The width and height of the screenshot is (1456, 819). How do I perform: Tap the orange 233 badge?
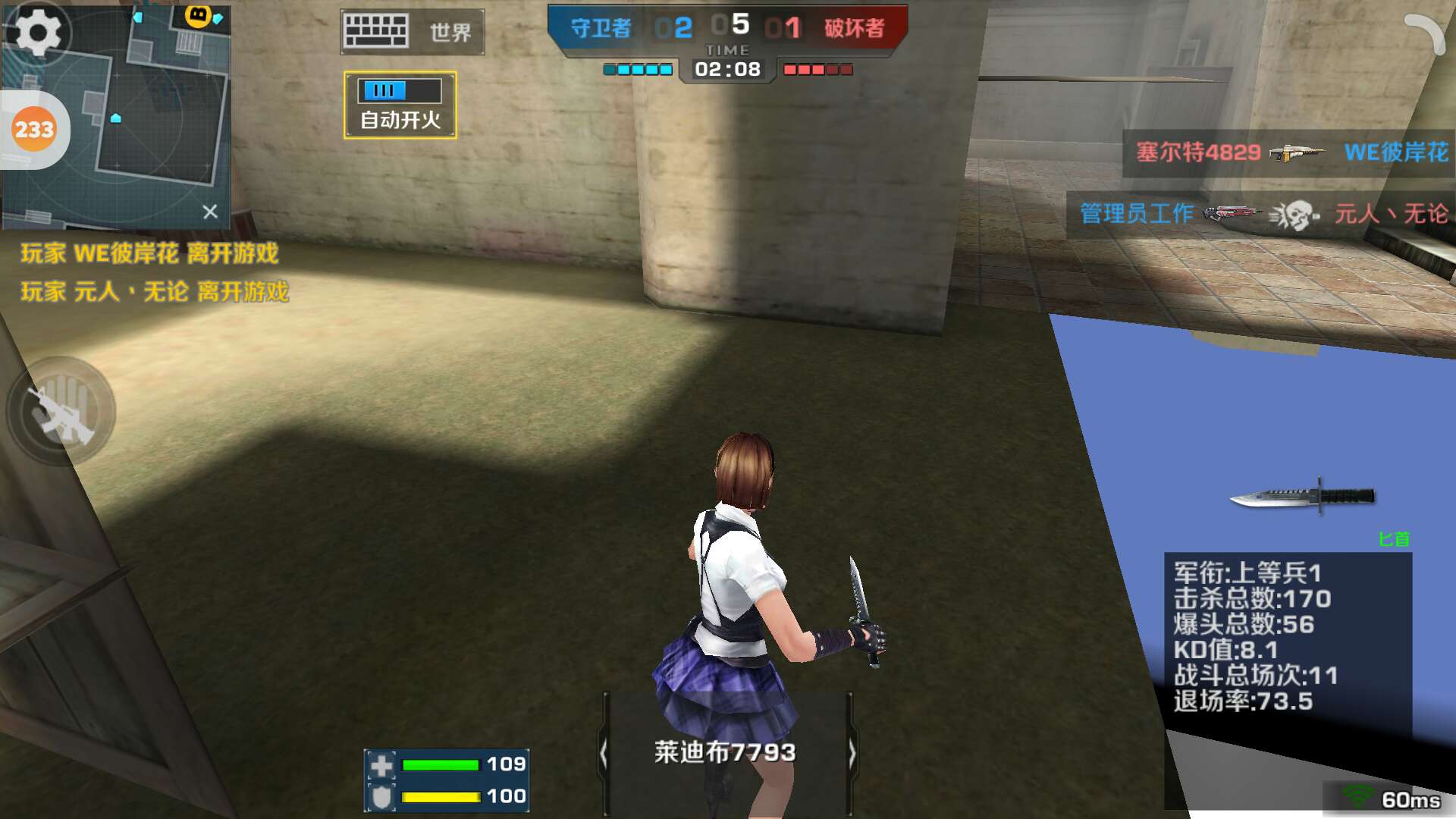click(x=34, y=130)
